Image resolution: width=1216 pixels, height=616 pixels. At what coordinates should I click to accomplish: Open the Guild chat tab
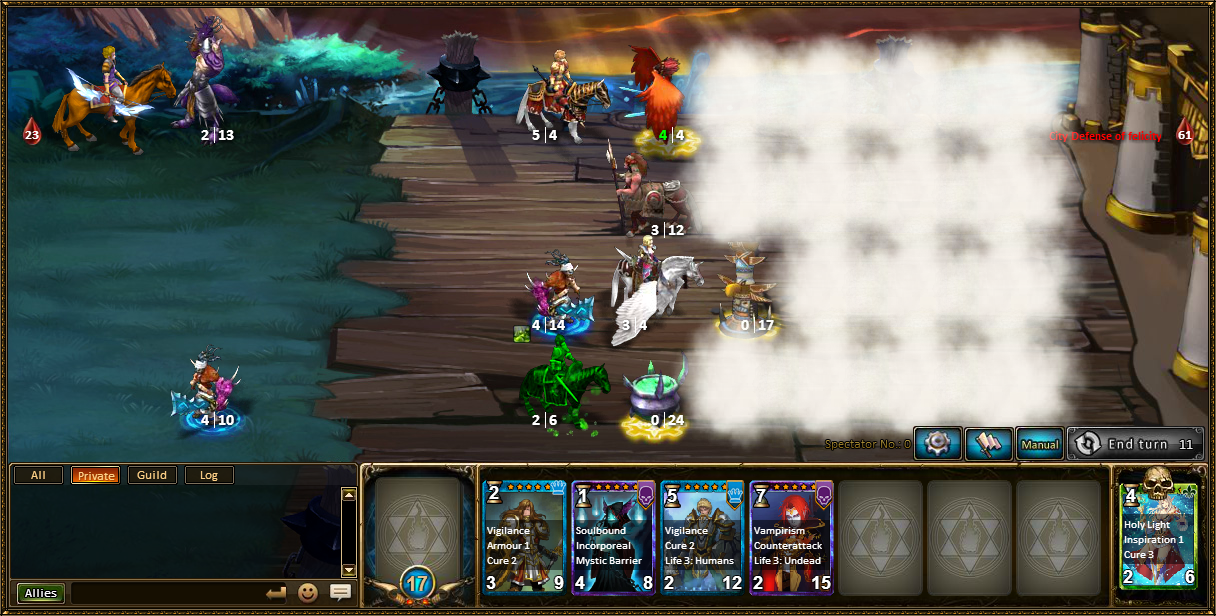tap(152, 475)
